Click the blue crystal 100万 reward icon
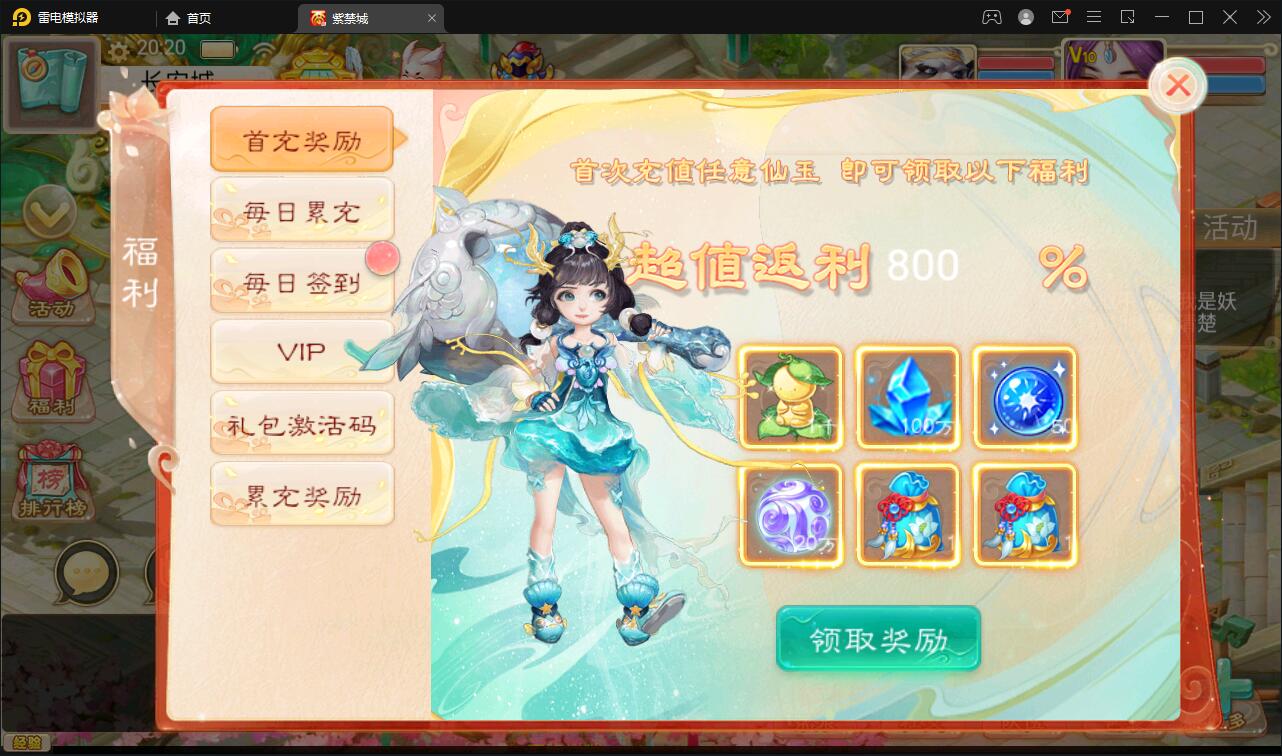 [x=908, y=397]
